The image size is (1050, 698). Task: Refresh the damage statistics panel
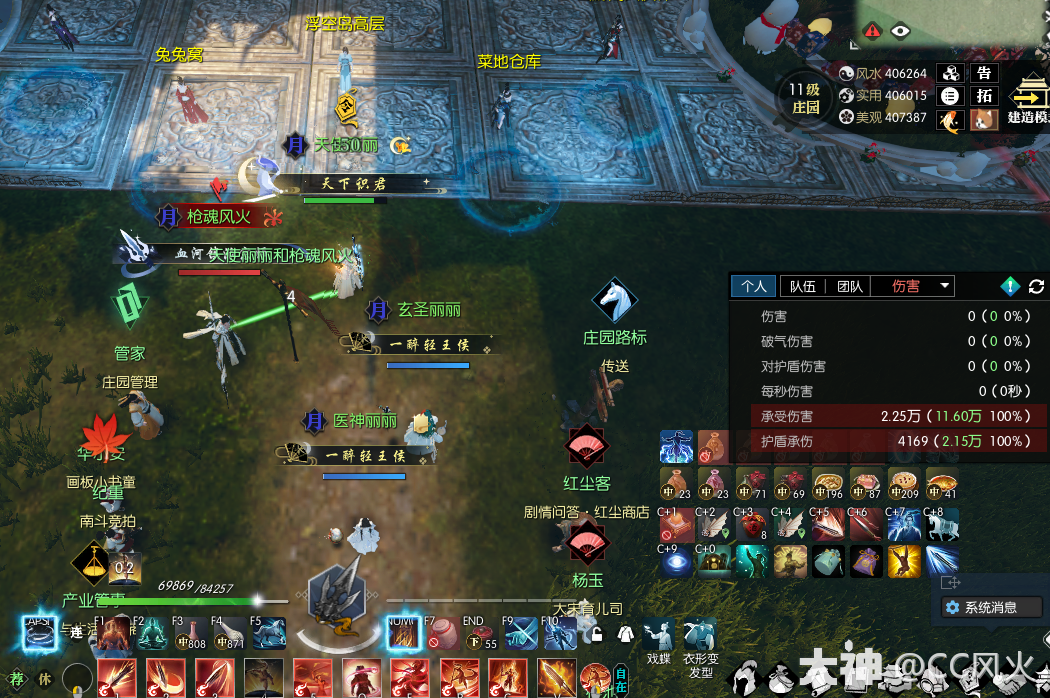(1036, 287)
